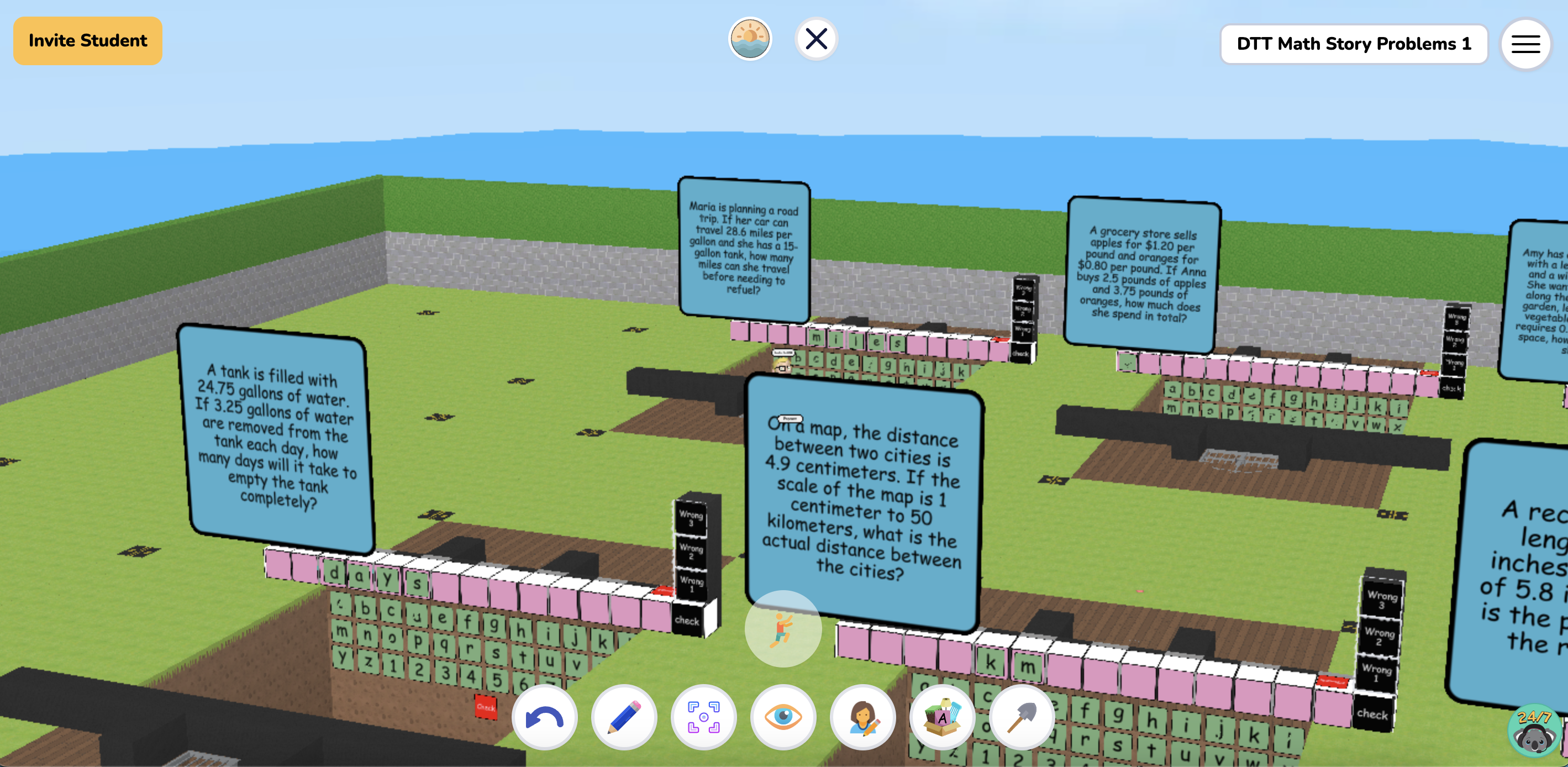Select the Pencil editing tool
Viewport: 1568px width, 767px height.
[624, 718]
